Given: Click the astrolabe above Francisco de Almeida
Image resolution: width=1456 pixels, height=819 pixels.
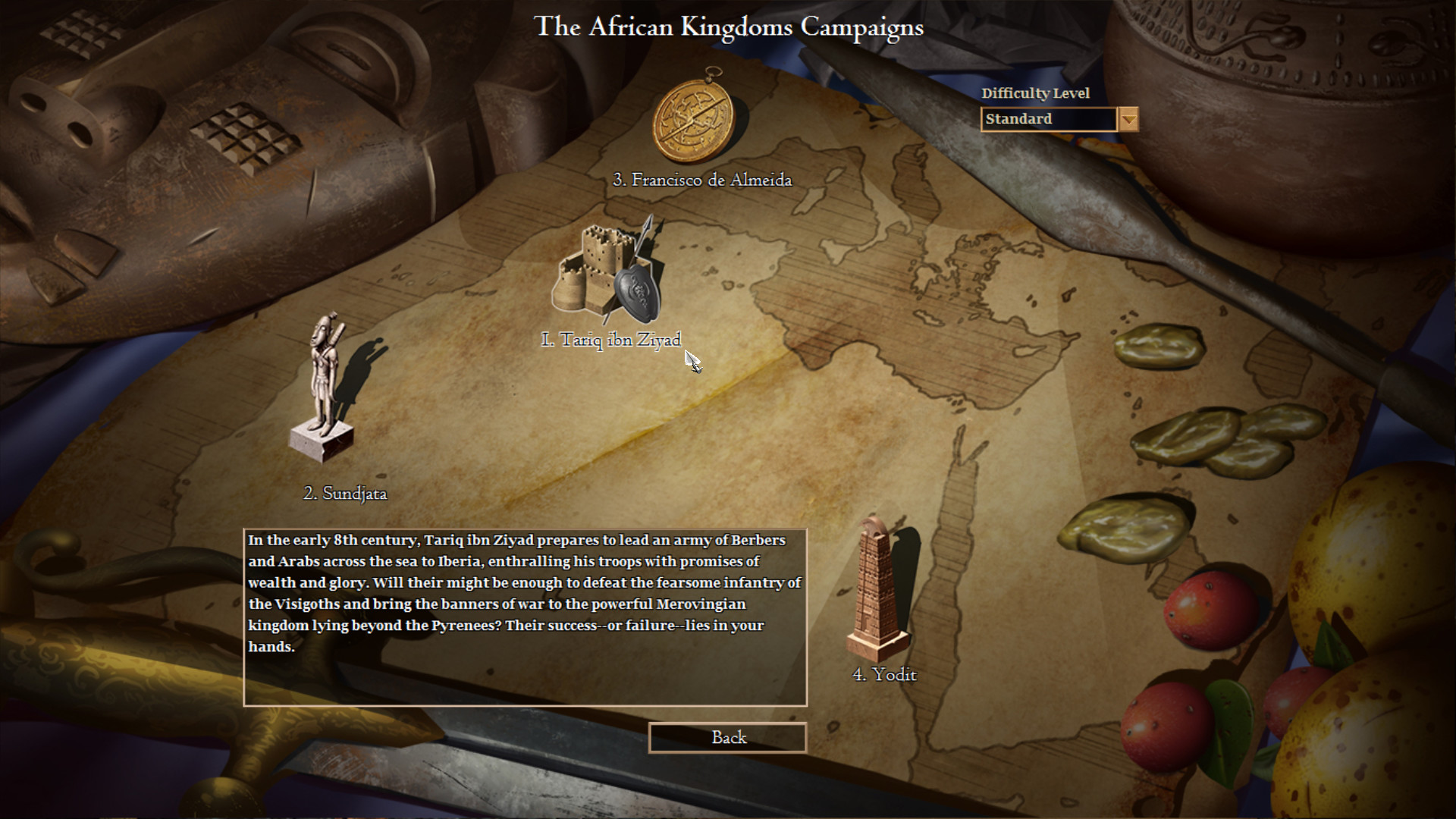Looking at the screenshot, I should tap(692, 121).
